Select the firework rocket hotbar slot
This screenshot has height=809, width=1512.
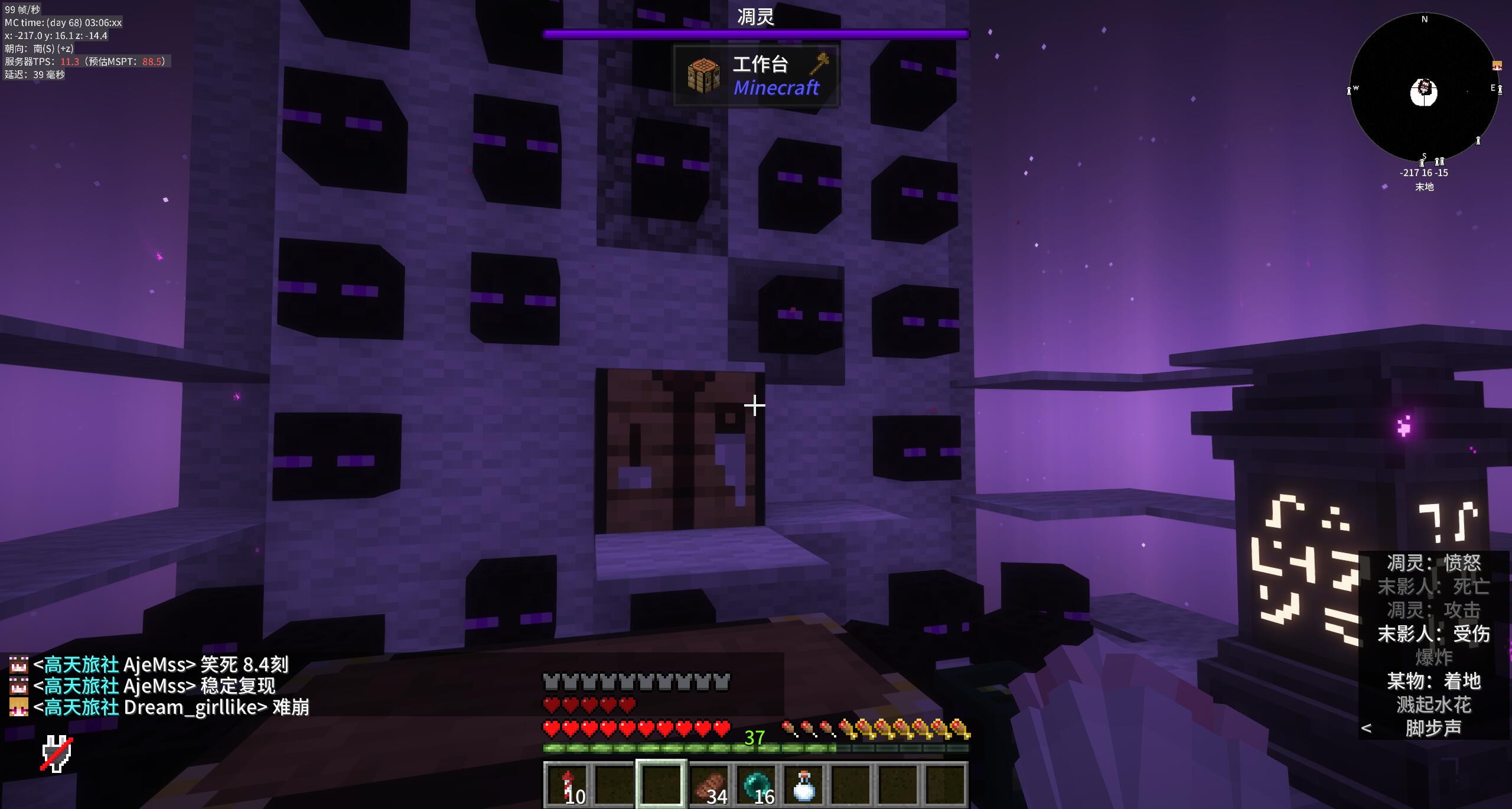coord(567,785)
